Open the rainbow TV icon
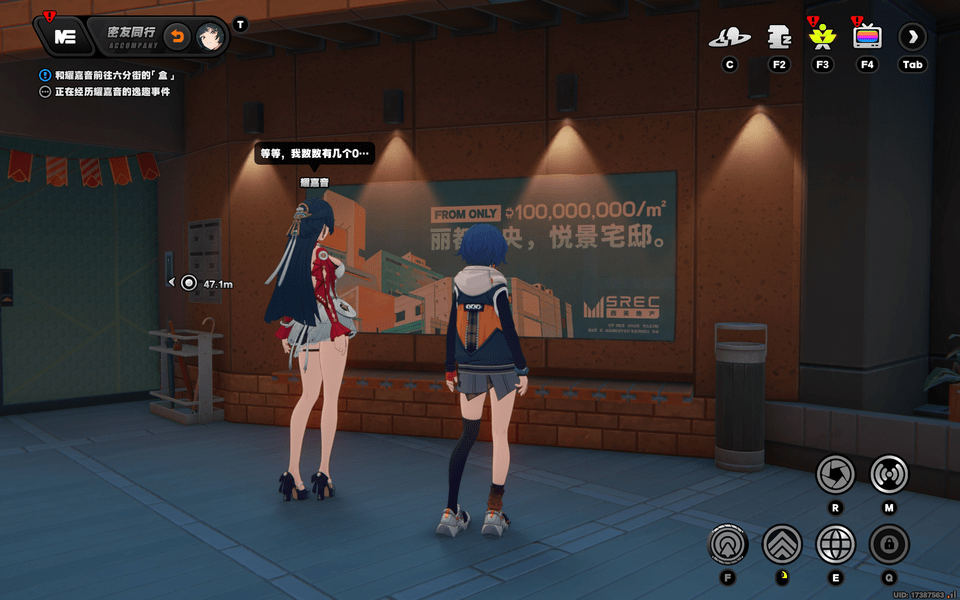This screenshot has height=600, width=960. [x=867, y=38]
